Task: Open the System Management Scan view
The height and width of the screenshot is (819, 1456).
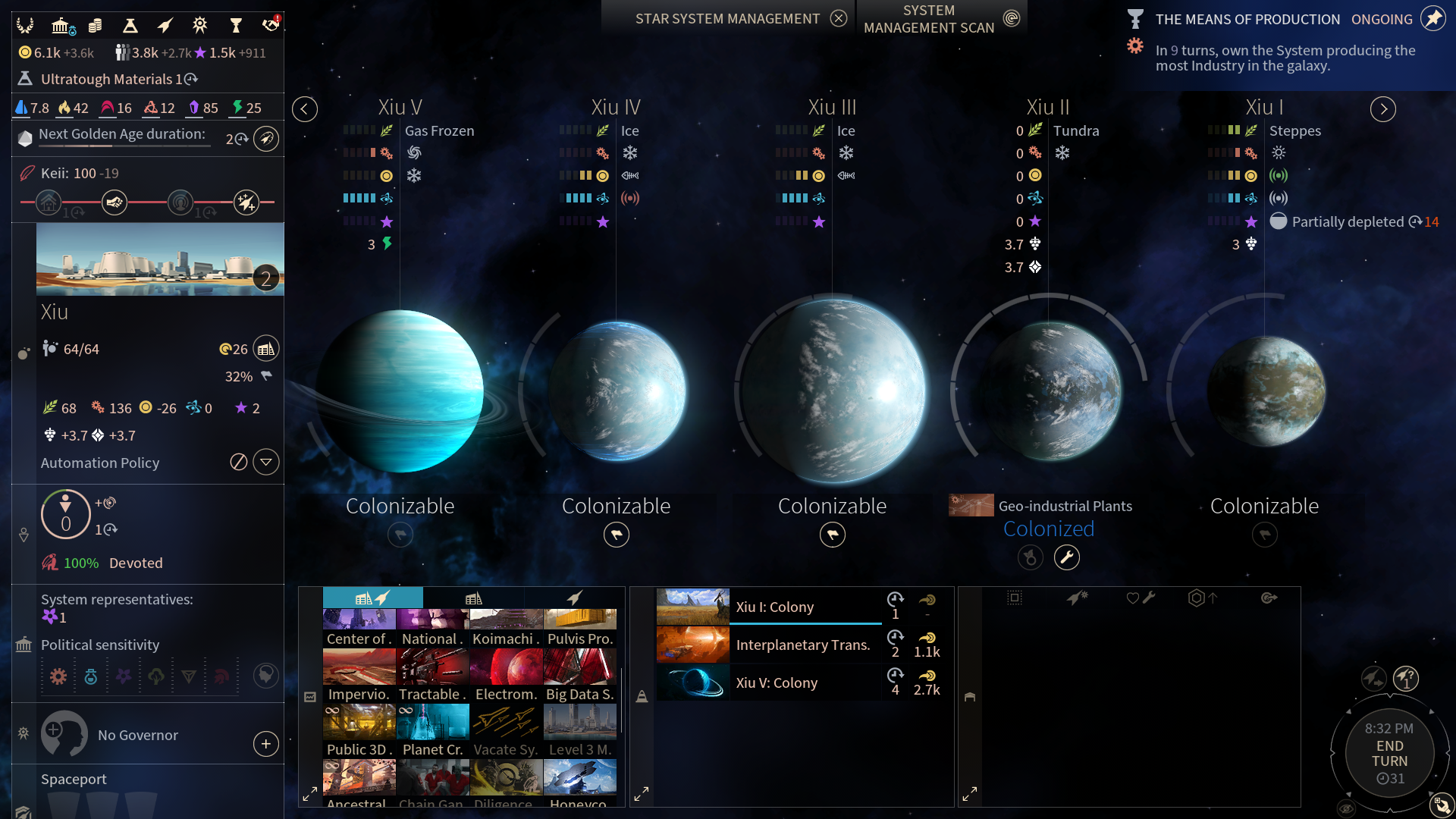Action: pos(1011,18)
